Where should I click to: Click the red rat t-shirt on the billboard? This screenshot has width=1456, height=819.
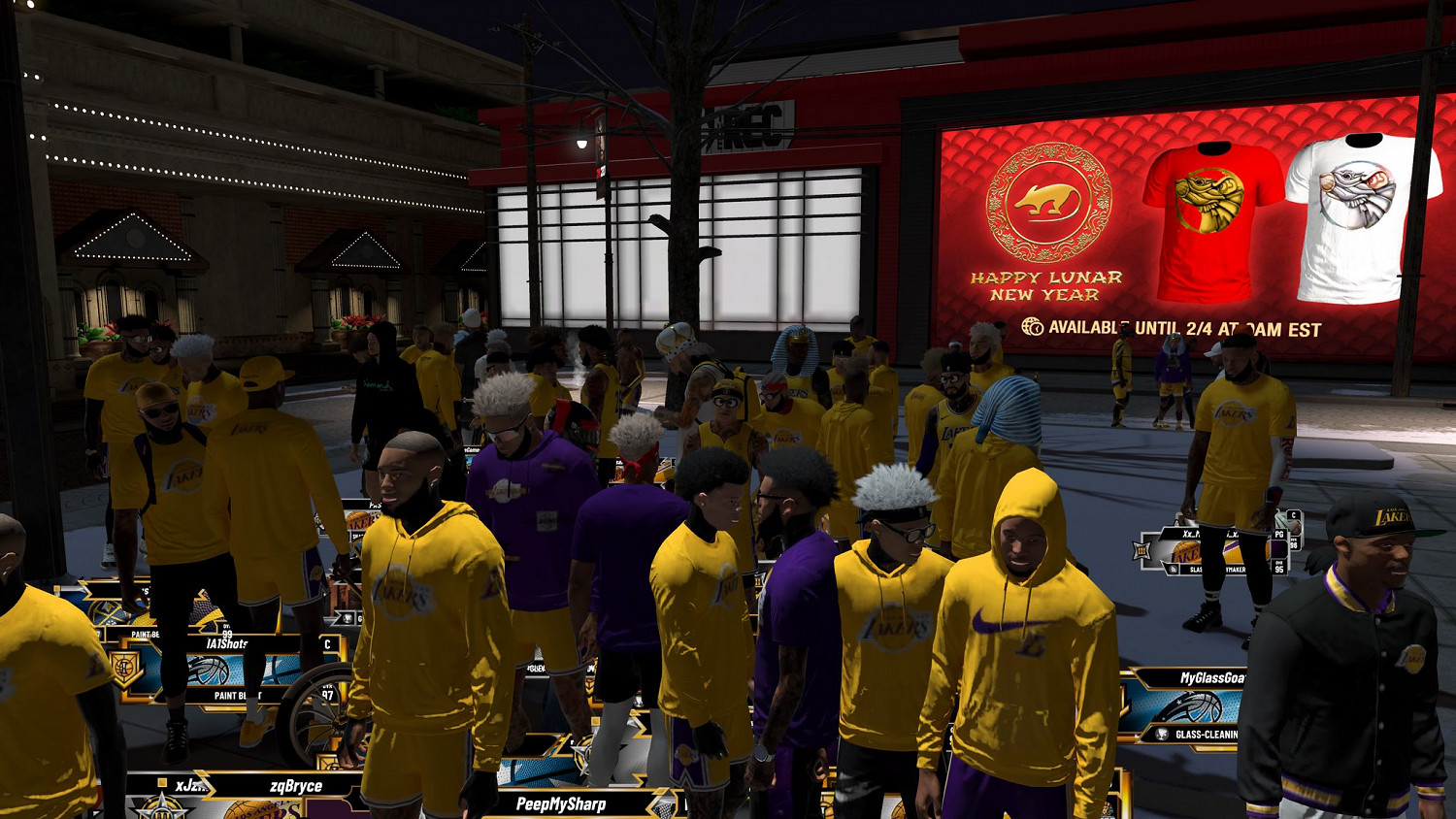1208,218
